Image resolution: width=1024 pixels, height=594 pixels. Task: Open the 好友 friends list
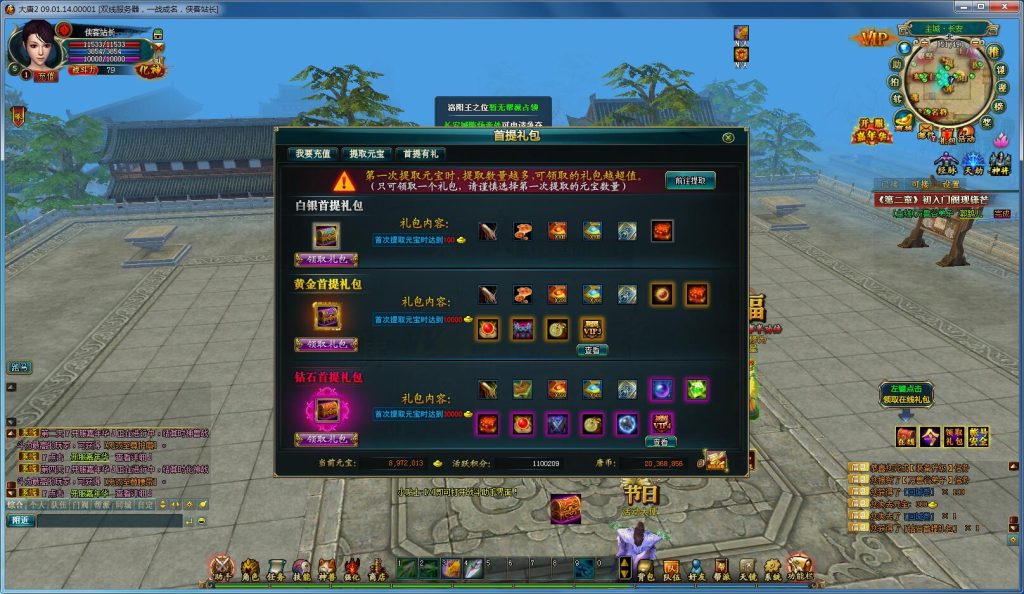click(696, 570)
